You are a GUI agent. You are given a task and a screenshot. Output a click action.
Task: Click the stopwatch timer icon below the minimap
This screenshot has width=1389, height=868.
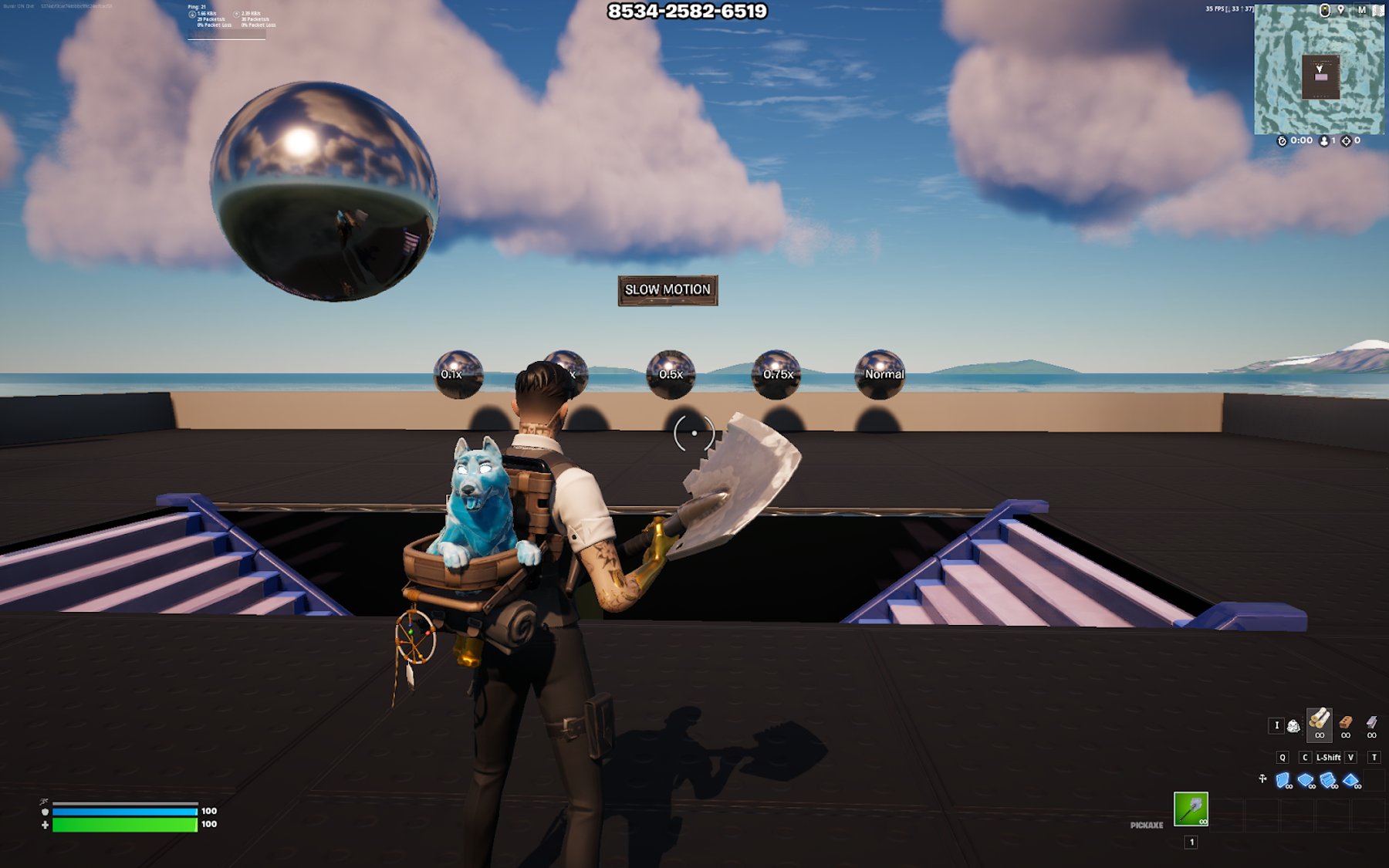tap(1283, 141)
